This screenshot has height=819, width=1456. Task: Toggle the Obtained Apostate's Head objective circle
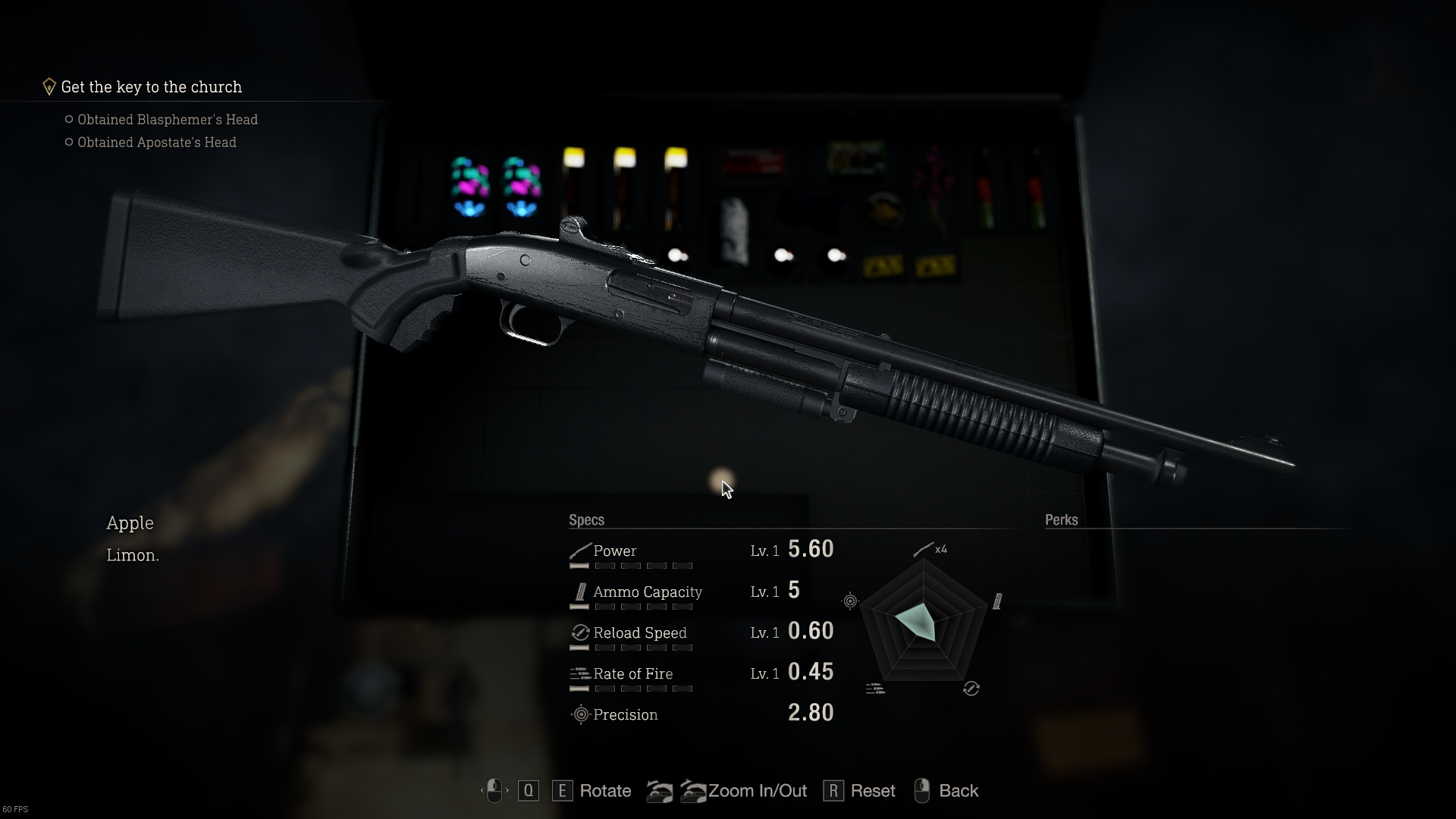click(69, 142)
